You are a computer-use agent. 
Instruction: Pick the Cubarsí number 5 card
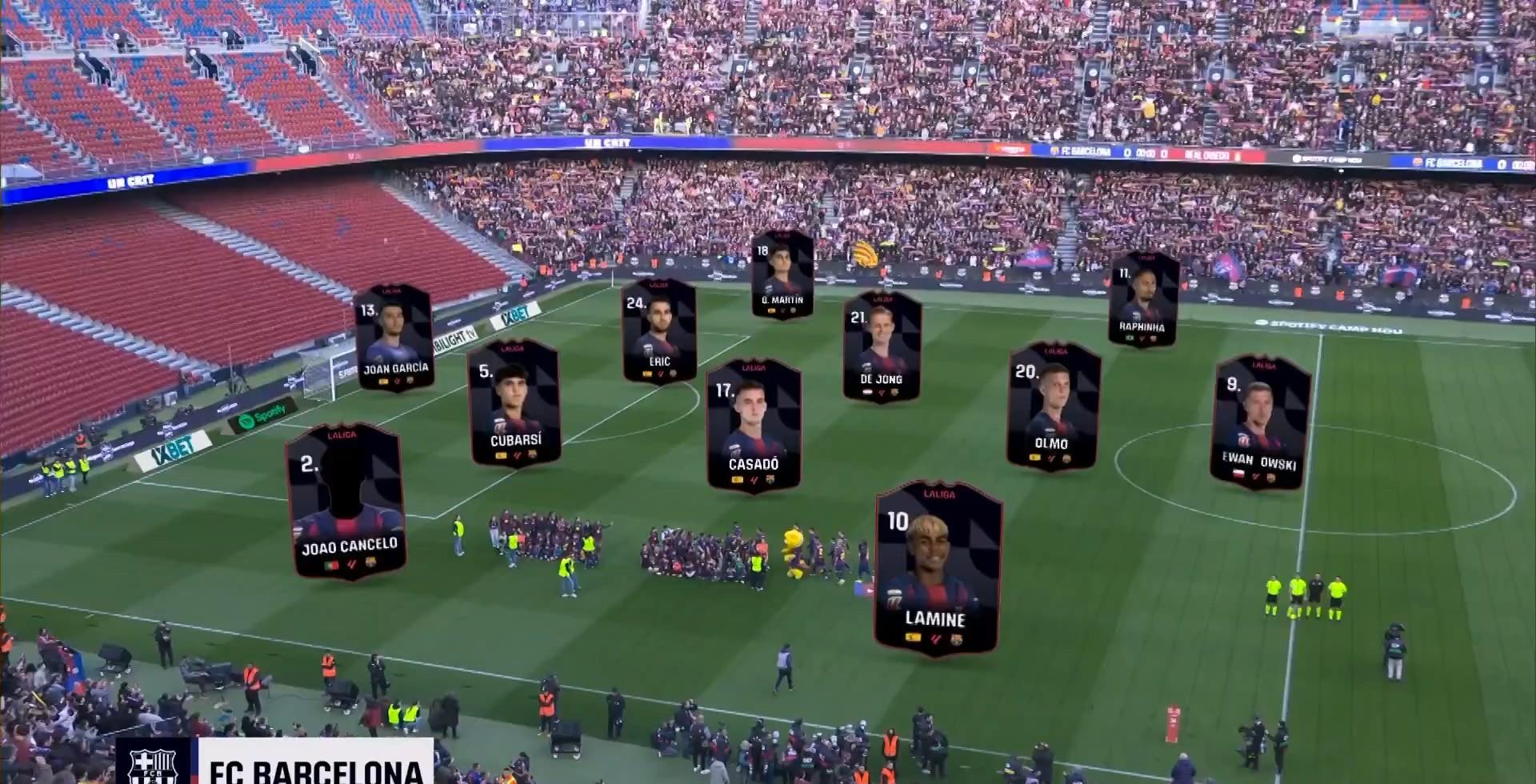(x=514, y=403)
